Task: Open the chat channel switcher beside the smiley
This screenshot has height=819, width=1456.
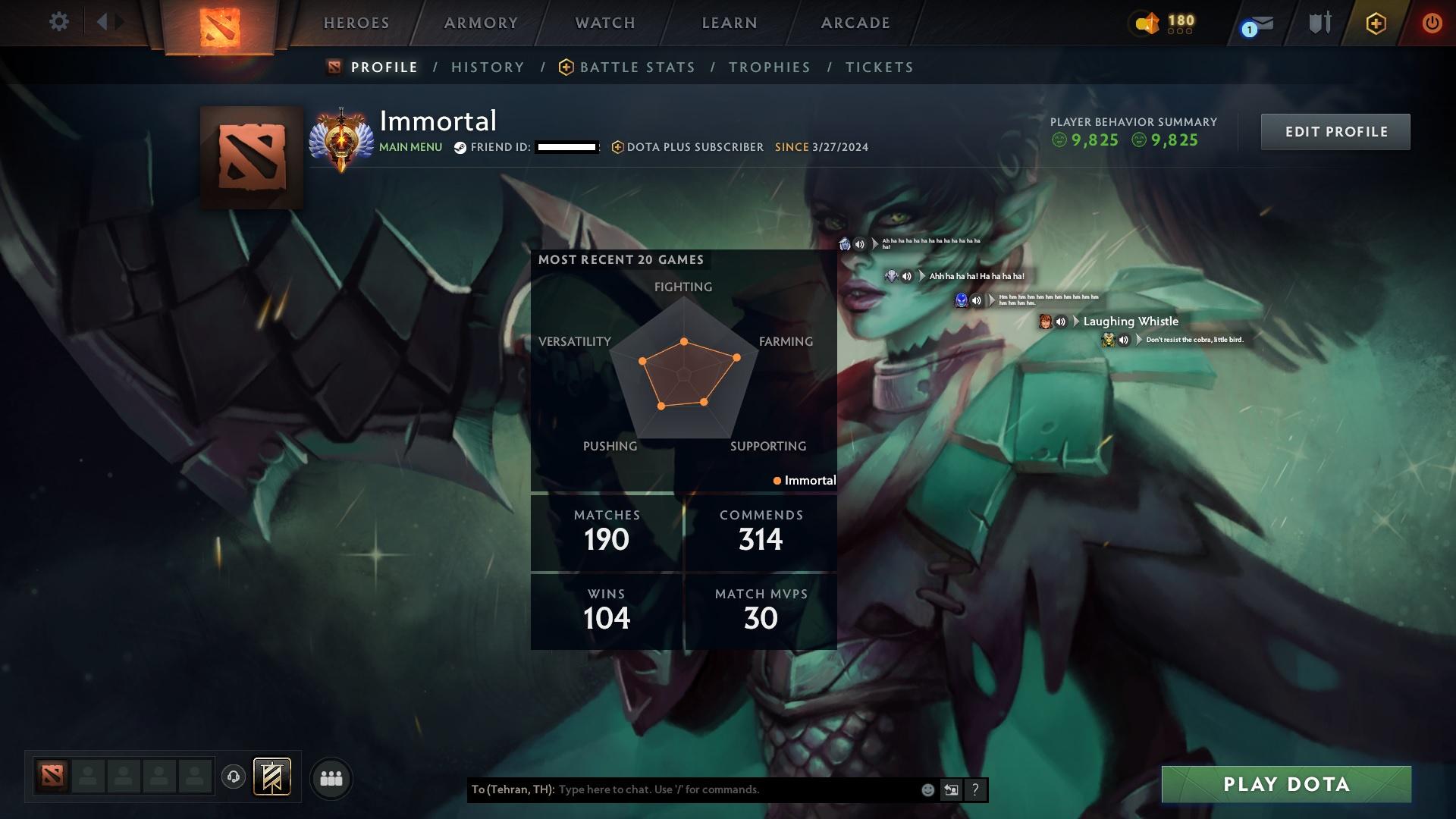Action: 951,789
